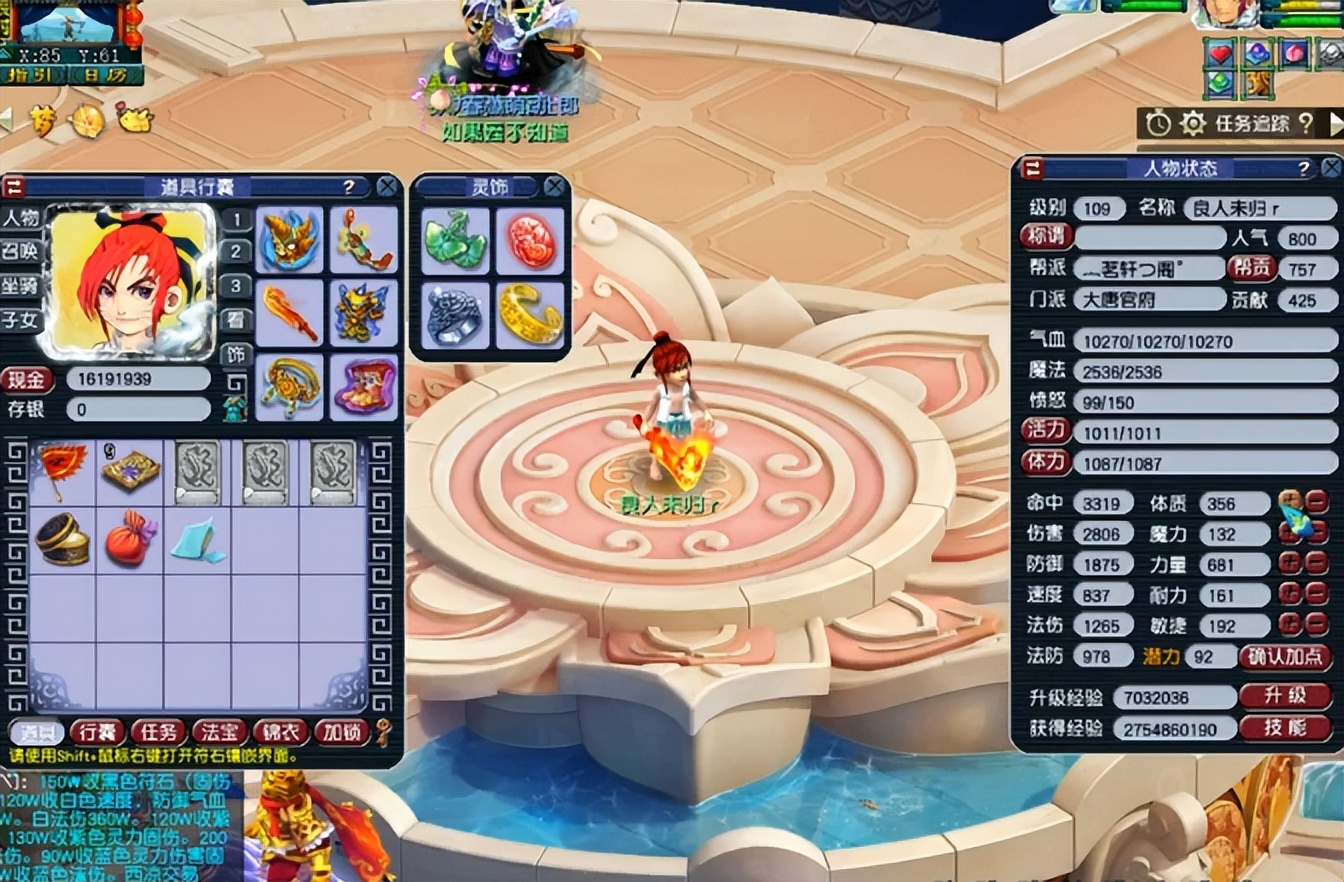
Task: Open the 技能 skills button
Action: (x=1285, y=727)
